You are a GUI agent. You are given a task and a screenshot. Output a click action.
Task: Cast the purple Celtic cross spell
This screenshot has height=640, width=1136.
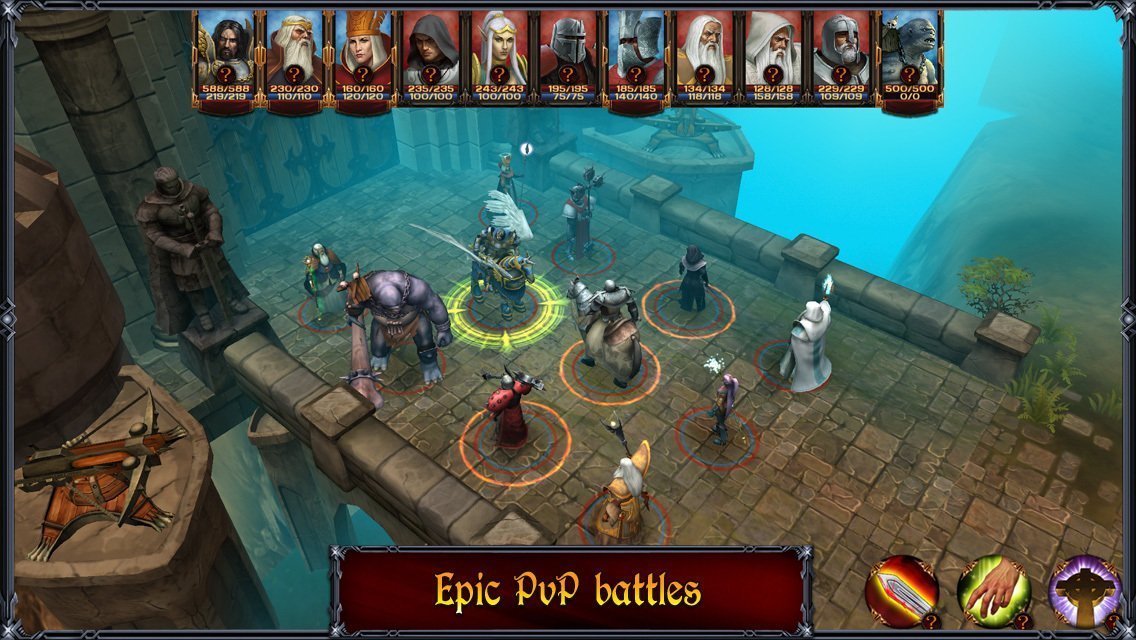(1083, 590)
